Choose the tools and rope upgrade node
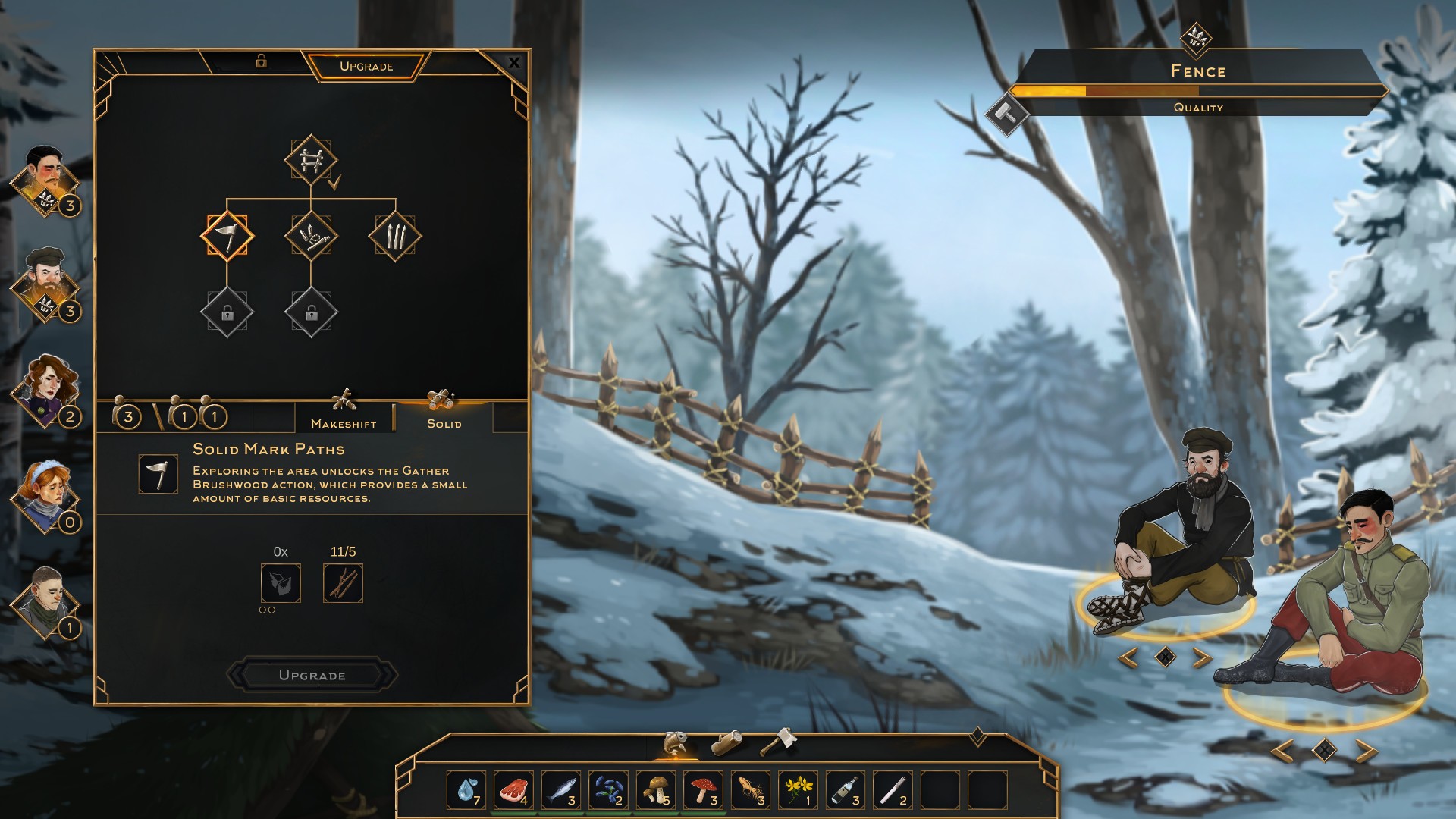 (311, 236)
